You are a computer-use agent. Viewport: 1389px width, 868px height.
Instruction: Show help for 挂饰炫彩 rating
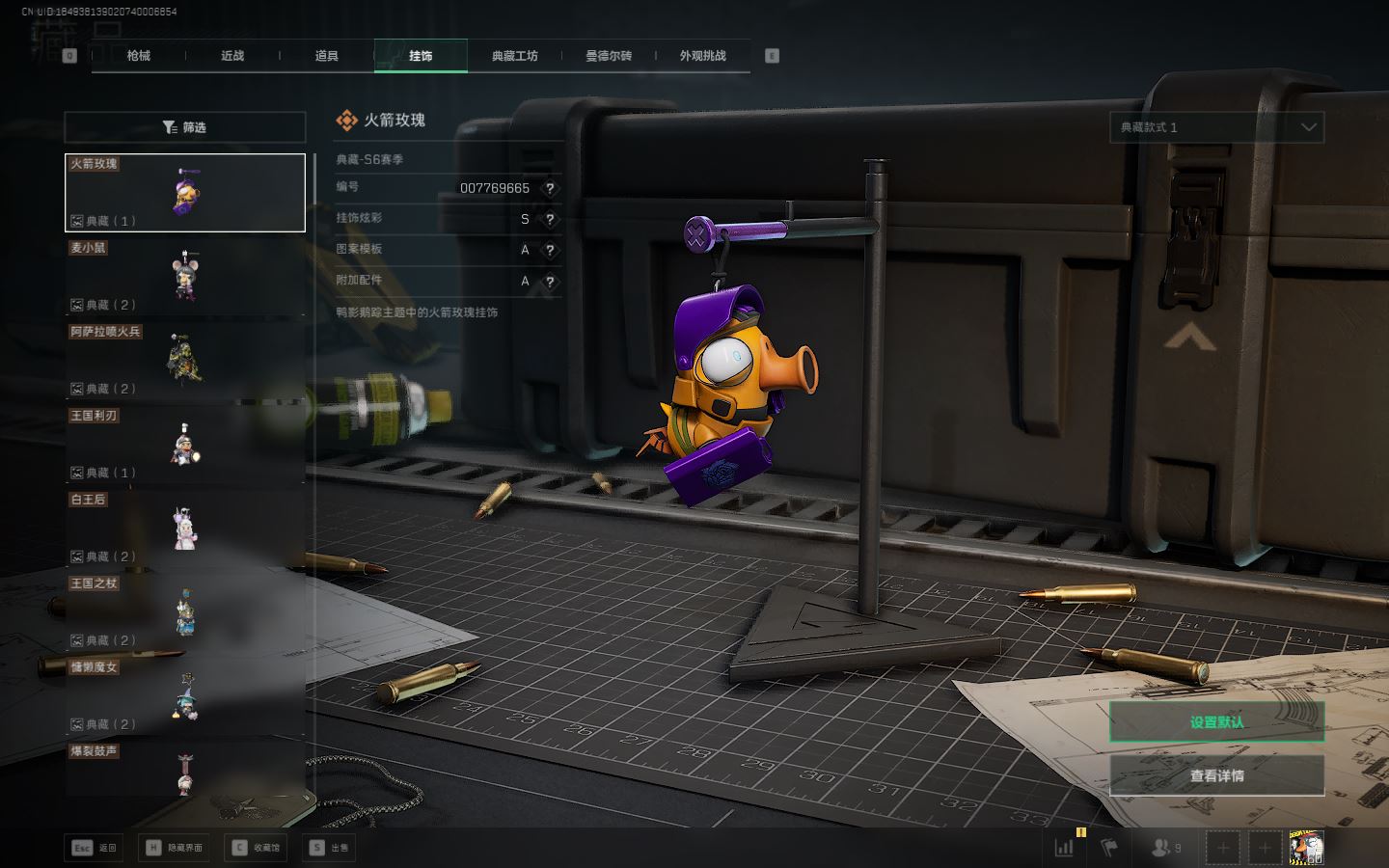(x=550, y=219)
